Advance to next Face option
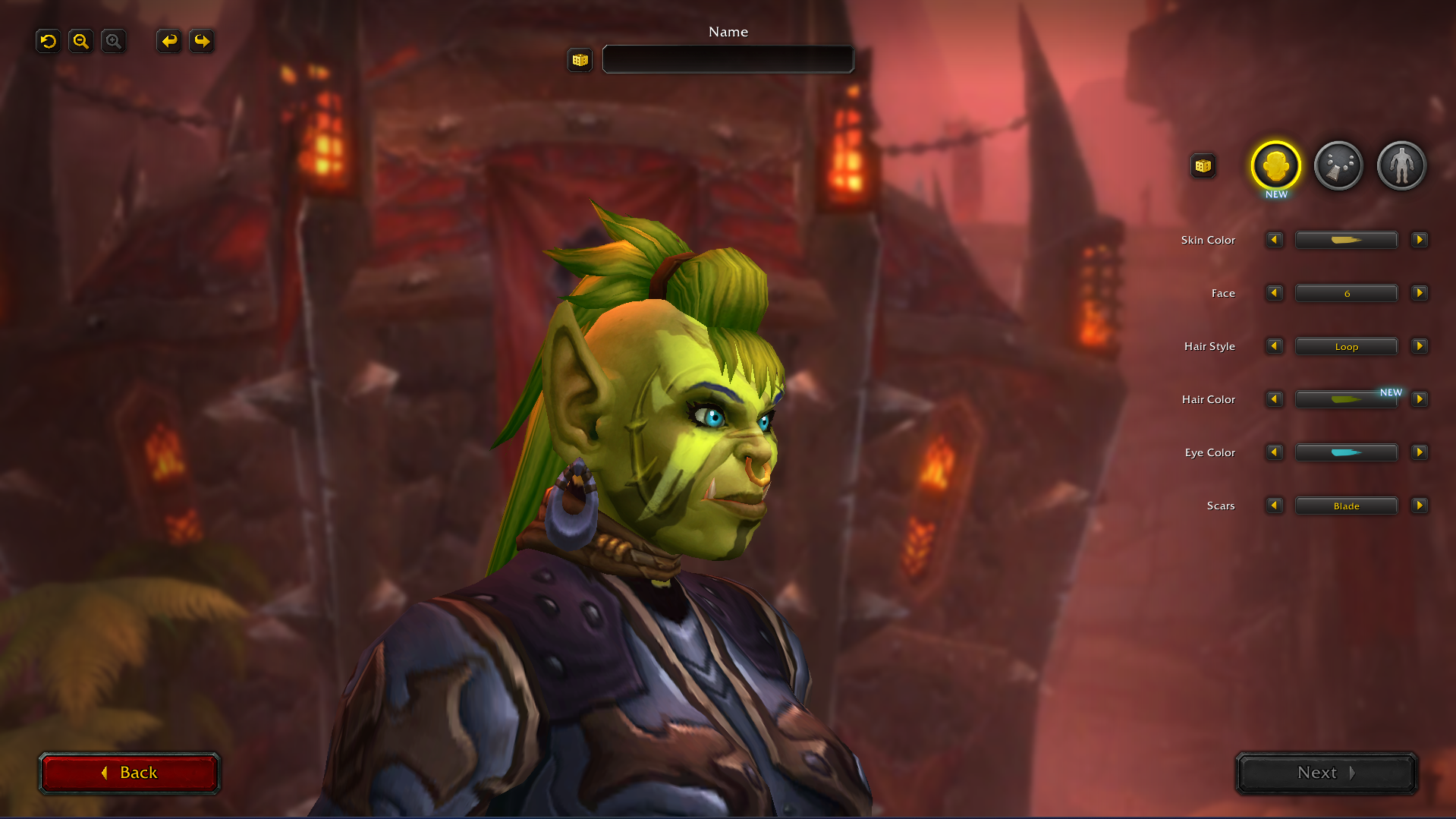 coord(1420,293)
